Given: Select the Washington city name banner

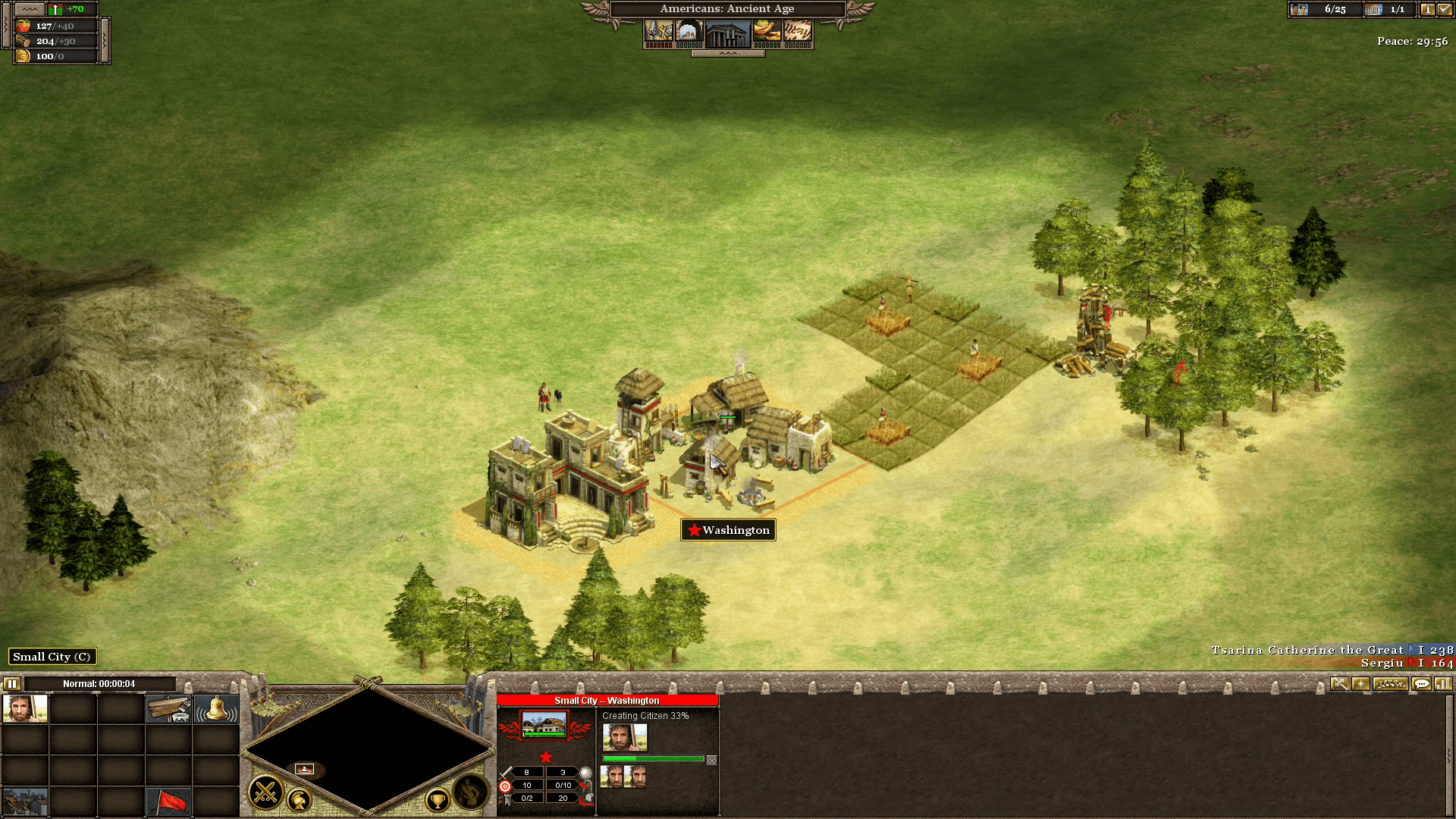Looking at the screenshot, I should [728, 529].
